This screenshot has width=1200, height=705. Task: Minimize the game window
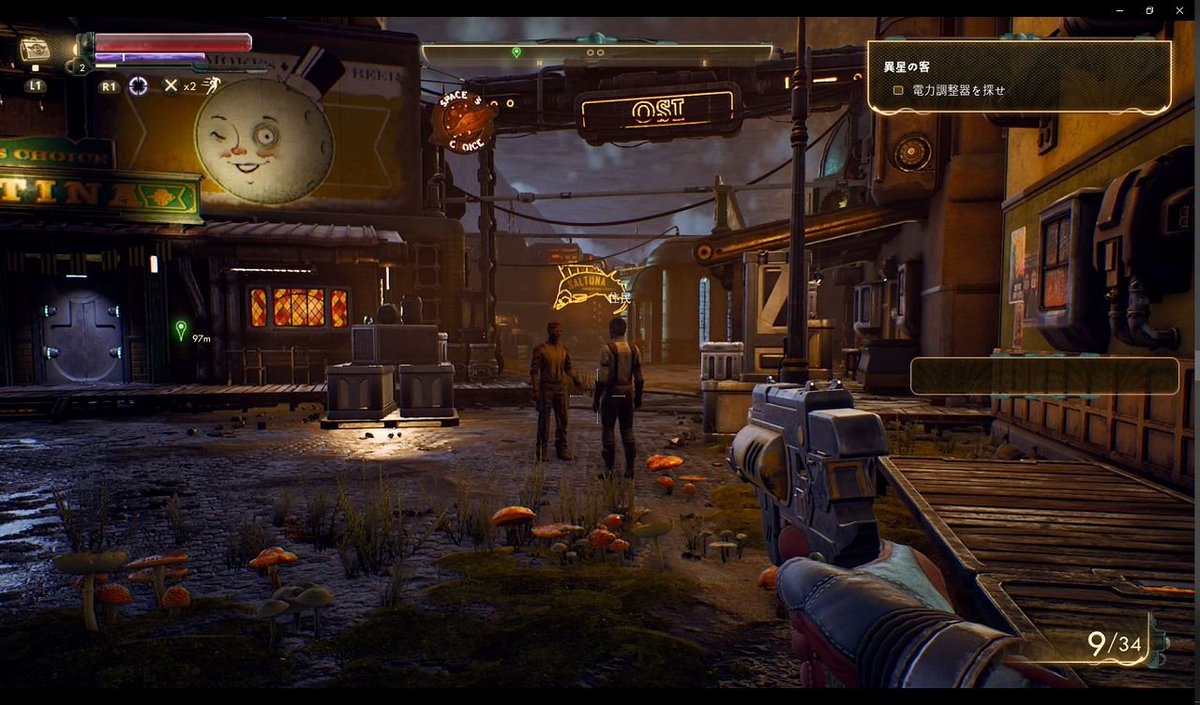click(x=1122, y=10)
